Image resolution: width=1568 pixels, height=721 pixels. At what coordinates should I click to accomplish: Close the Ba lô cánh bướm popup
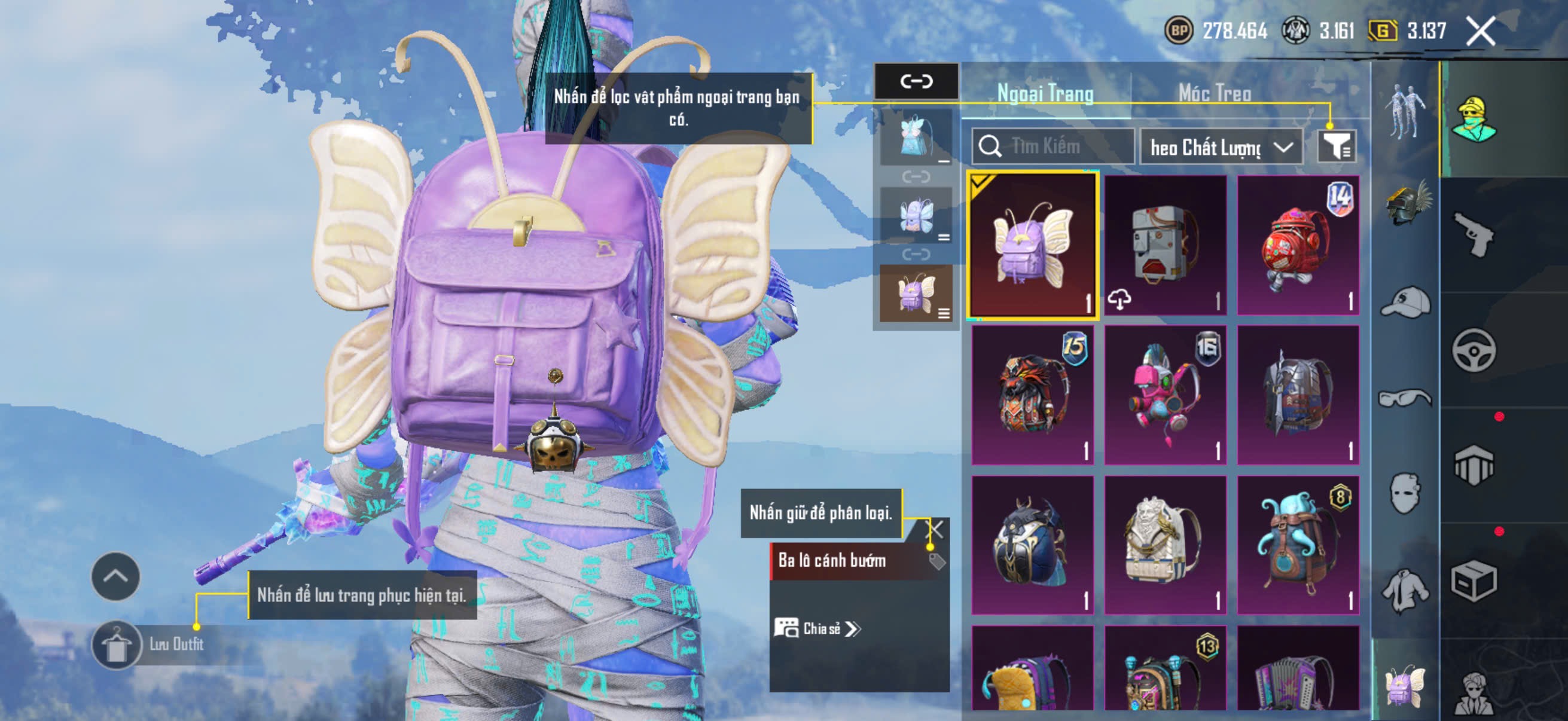tap(934, 529)
